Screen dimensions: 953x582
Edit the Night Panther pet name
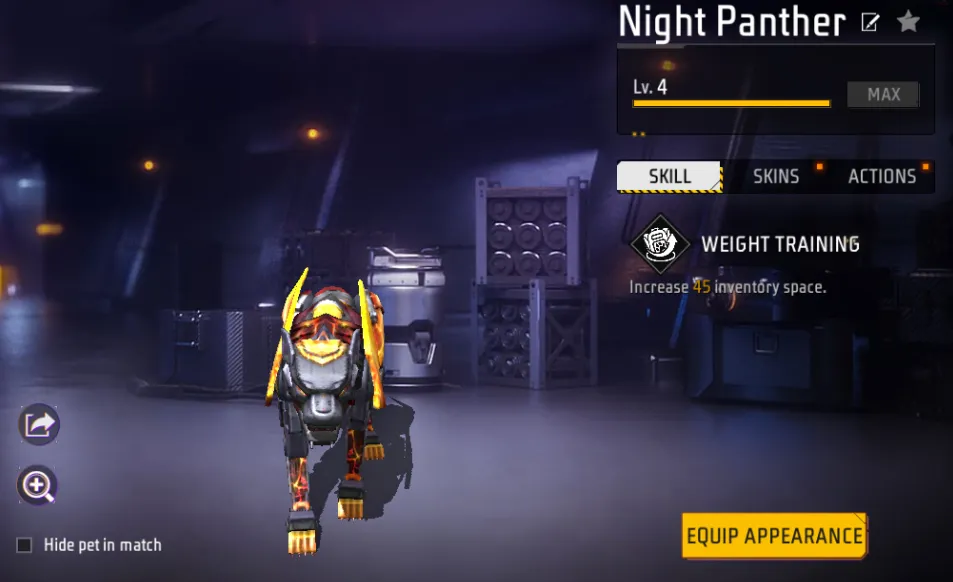[870, 22]
